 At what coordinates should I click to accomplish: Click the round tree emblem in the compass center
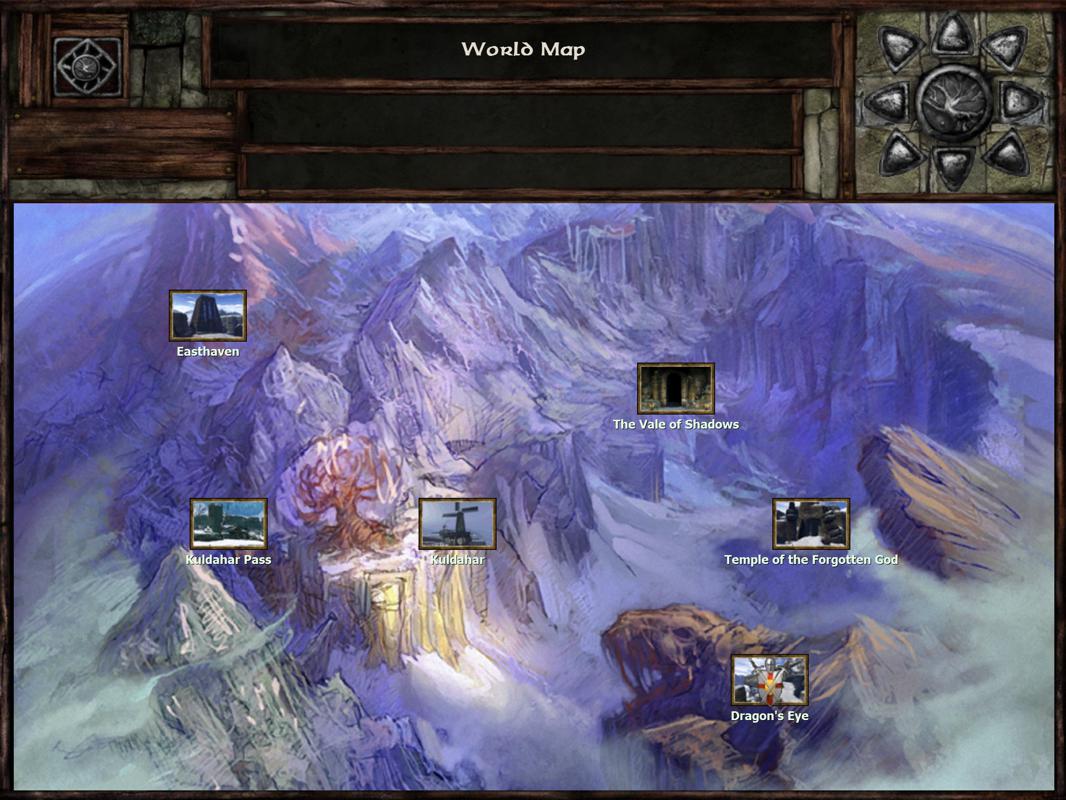point(952,101)
